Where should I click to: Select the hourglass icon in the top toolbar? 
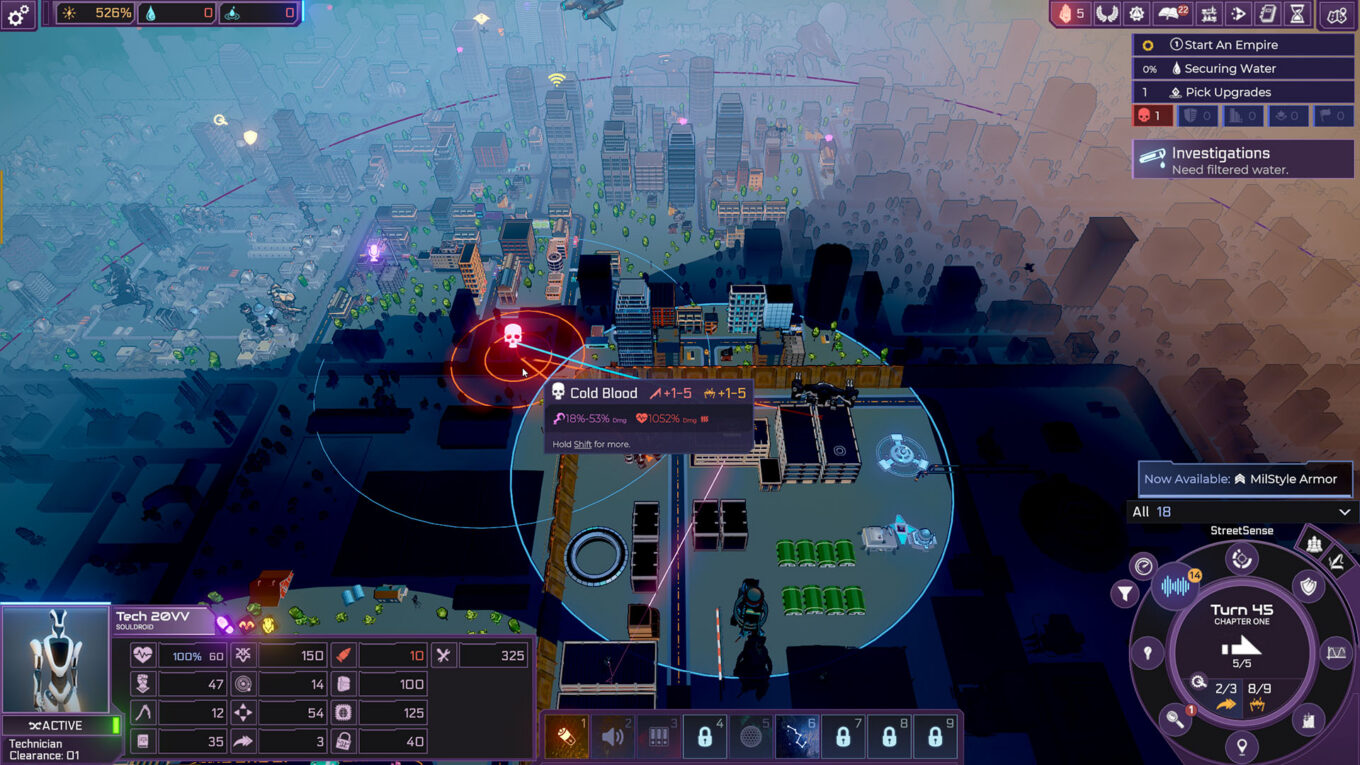click(x=1295, y=14)
